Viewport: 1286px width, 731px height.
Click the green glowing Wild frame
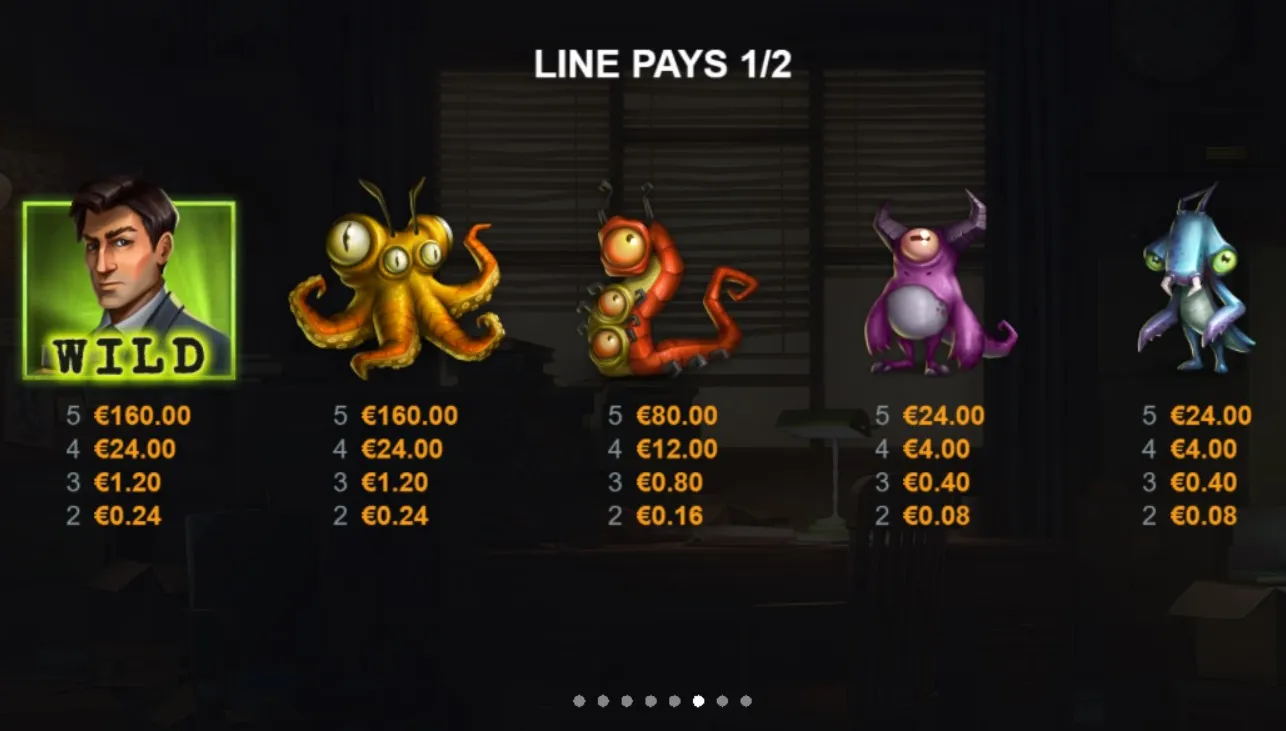click(x=131, y=290)
